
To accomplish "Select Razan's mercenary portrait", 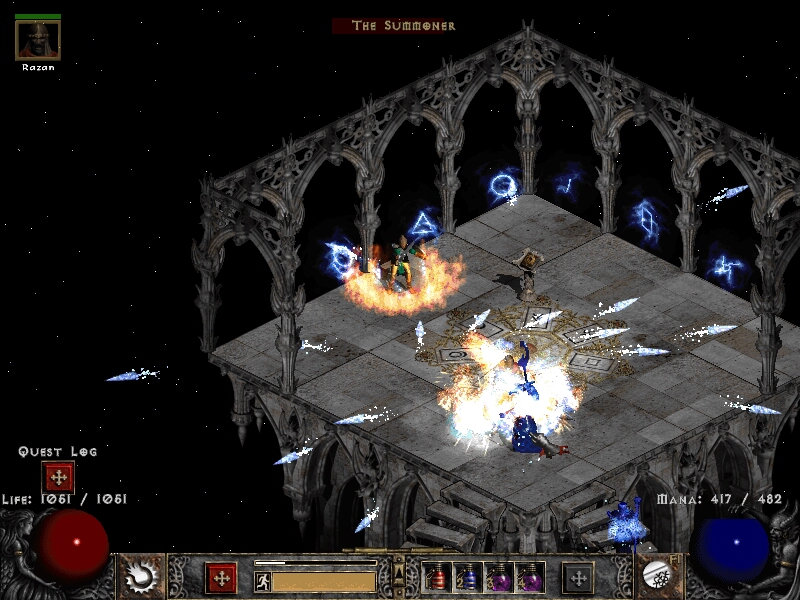I will (38, 40).
